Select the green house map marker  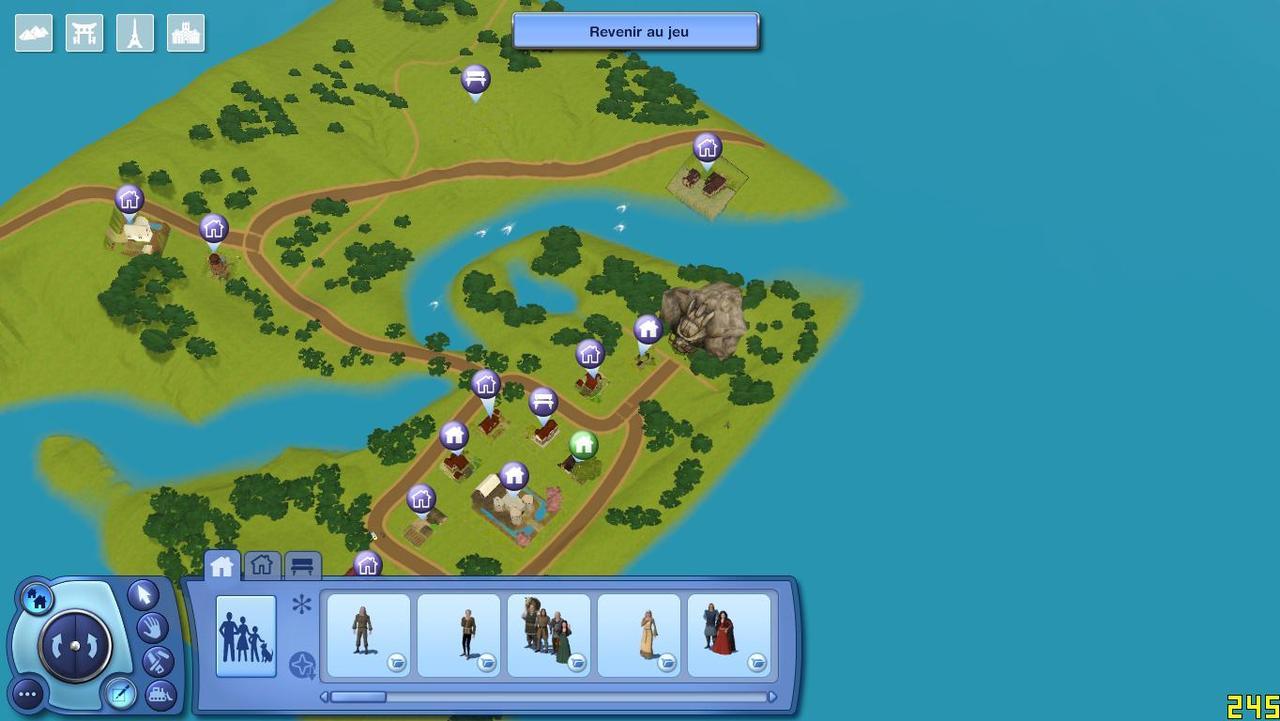pos(583,445)
